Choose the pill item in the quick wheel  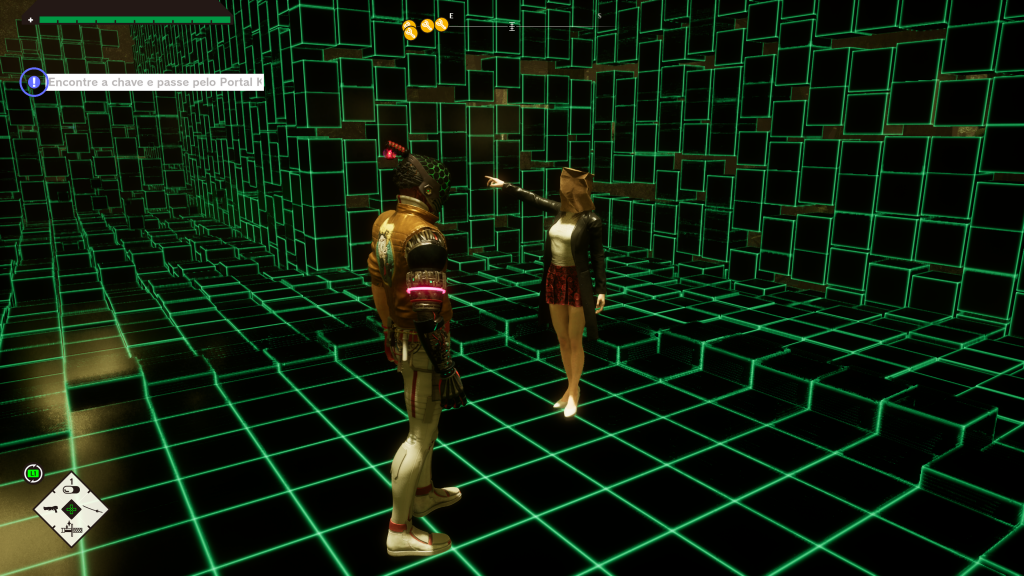[71, 490]
